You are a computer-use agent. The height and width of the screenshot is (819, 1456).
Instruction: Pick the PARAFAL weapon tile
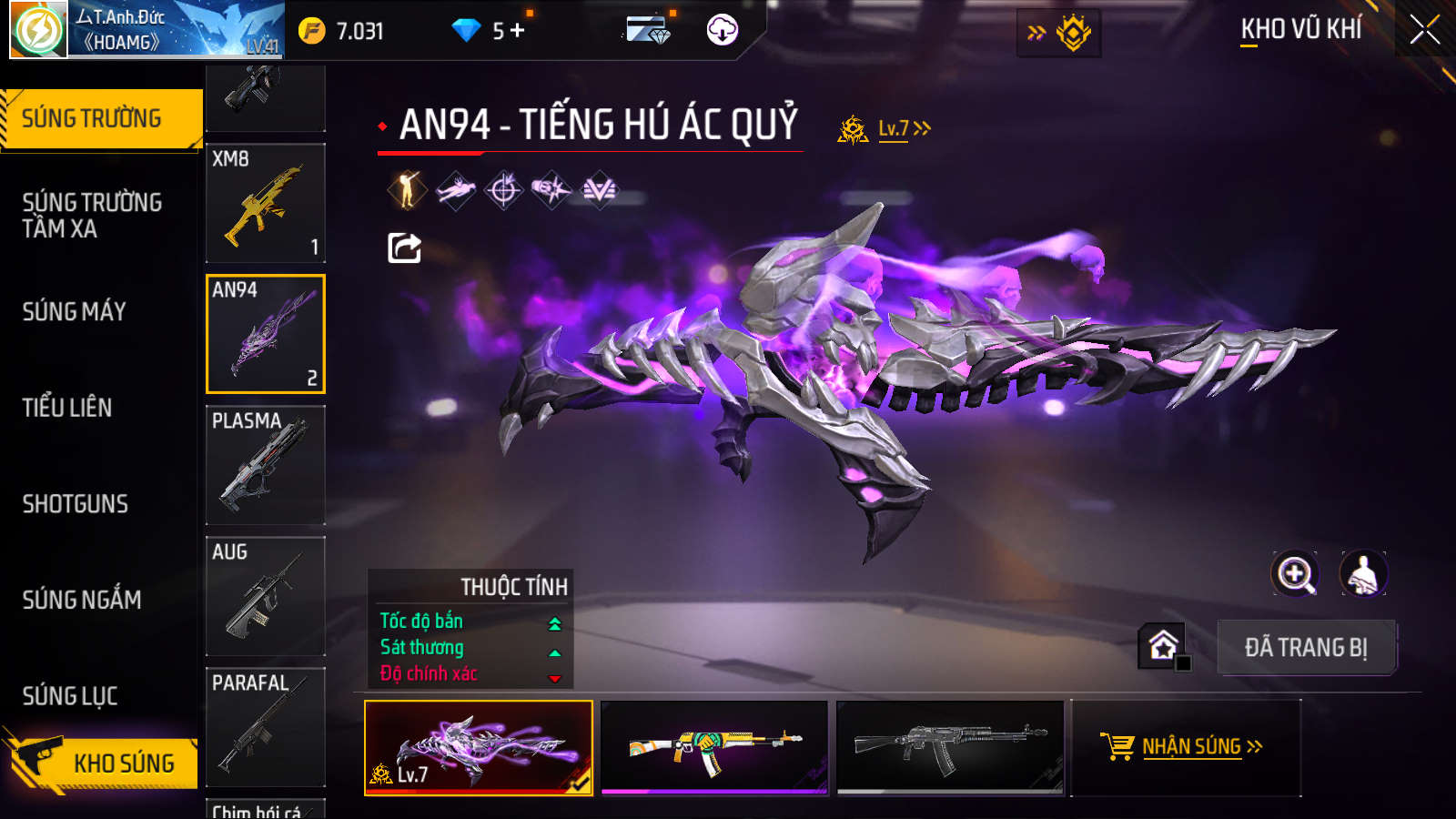[x=266, y=727]
